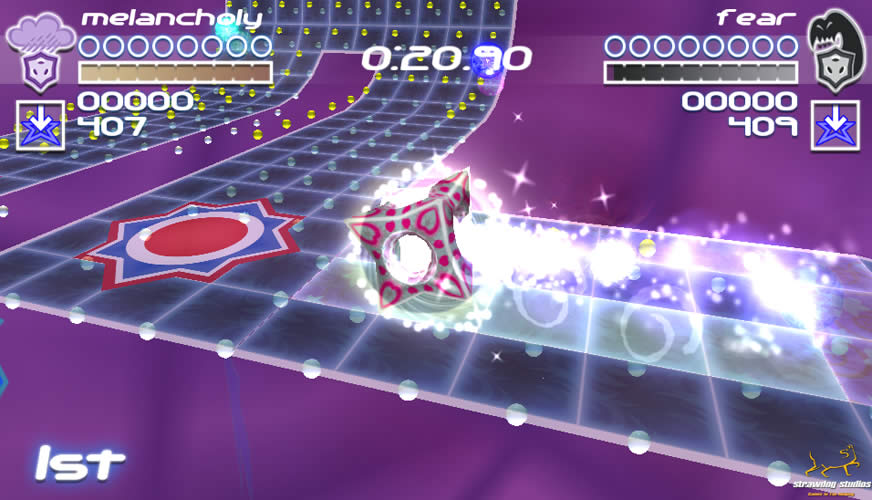Click the shield badge under the cloud
This screenshot has width=872, height=500.
pyautogui.click(x=40, y=72)
